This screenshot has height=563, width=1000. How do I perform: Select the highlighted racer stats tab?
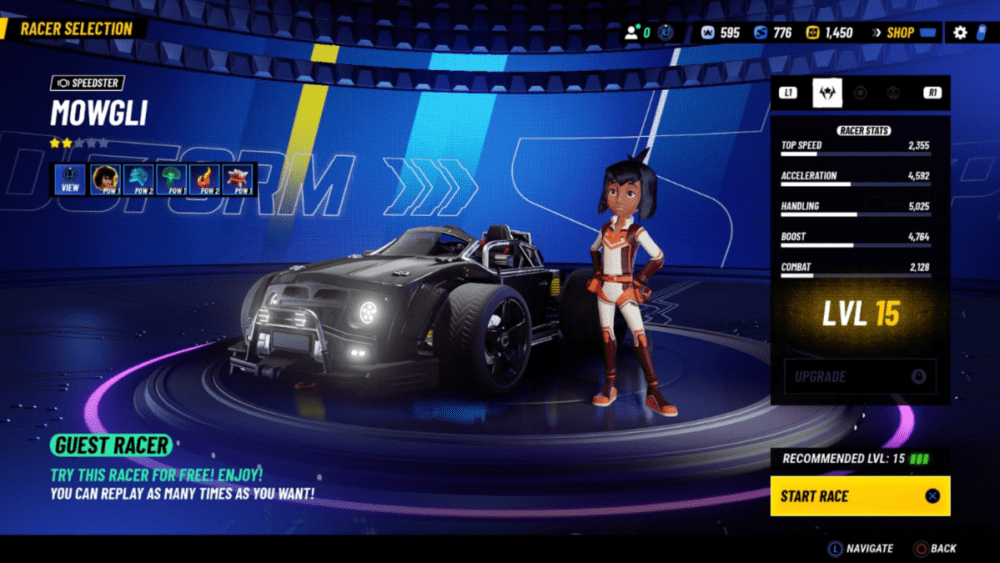point(827,93)
